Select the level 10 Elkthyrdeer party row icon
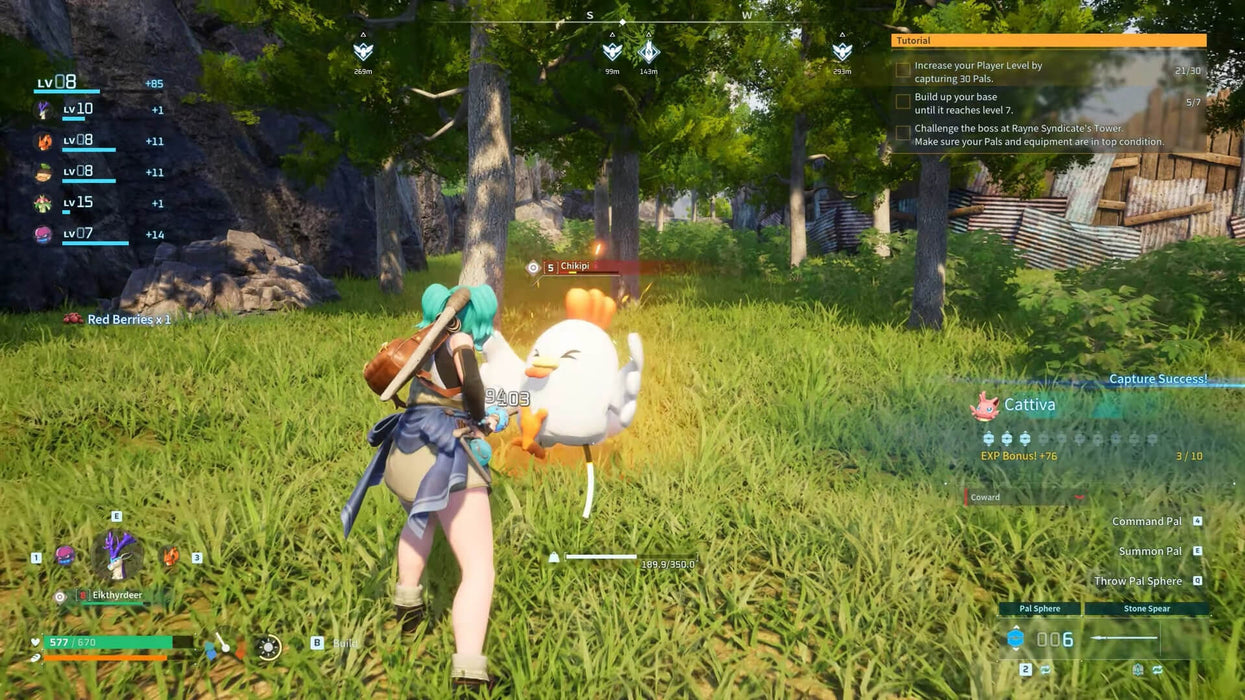 (x=44, y=110)
